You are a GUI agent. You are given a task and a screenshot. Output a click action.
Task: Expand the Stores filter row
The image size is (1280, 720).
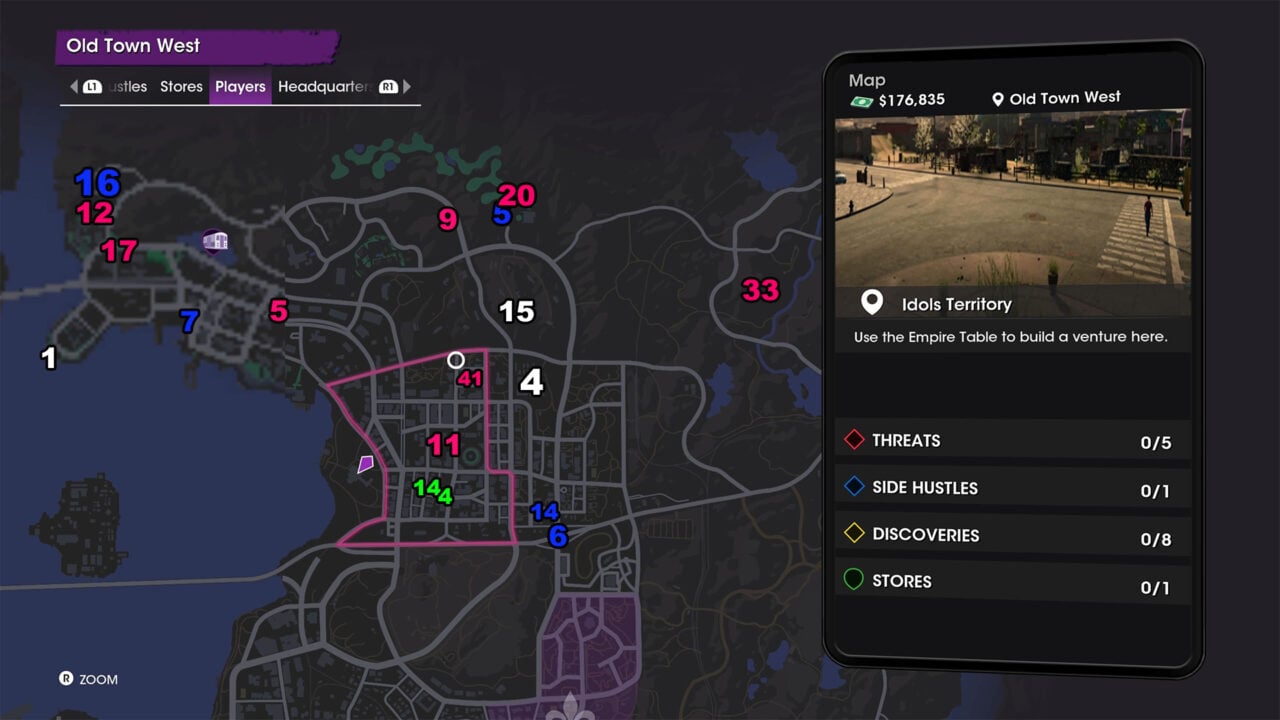tap(1012, 580)
